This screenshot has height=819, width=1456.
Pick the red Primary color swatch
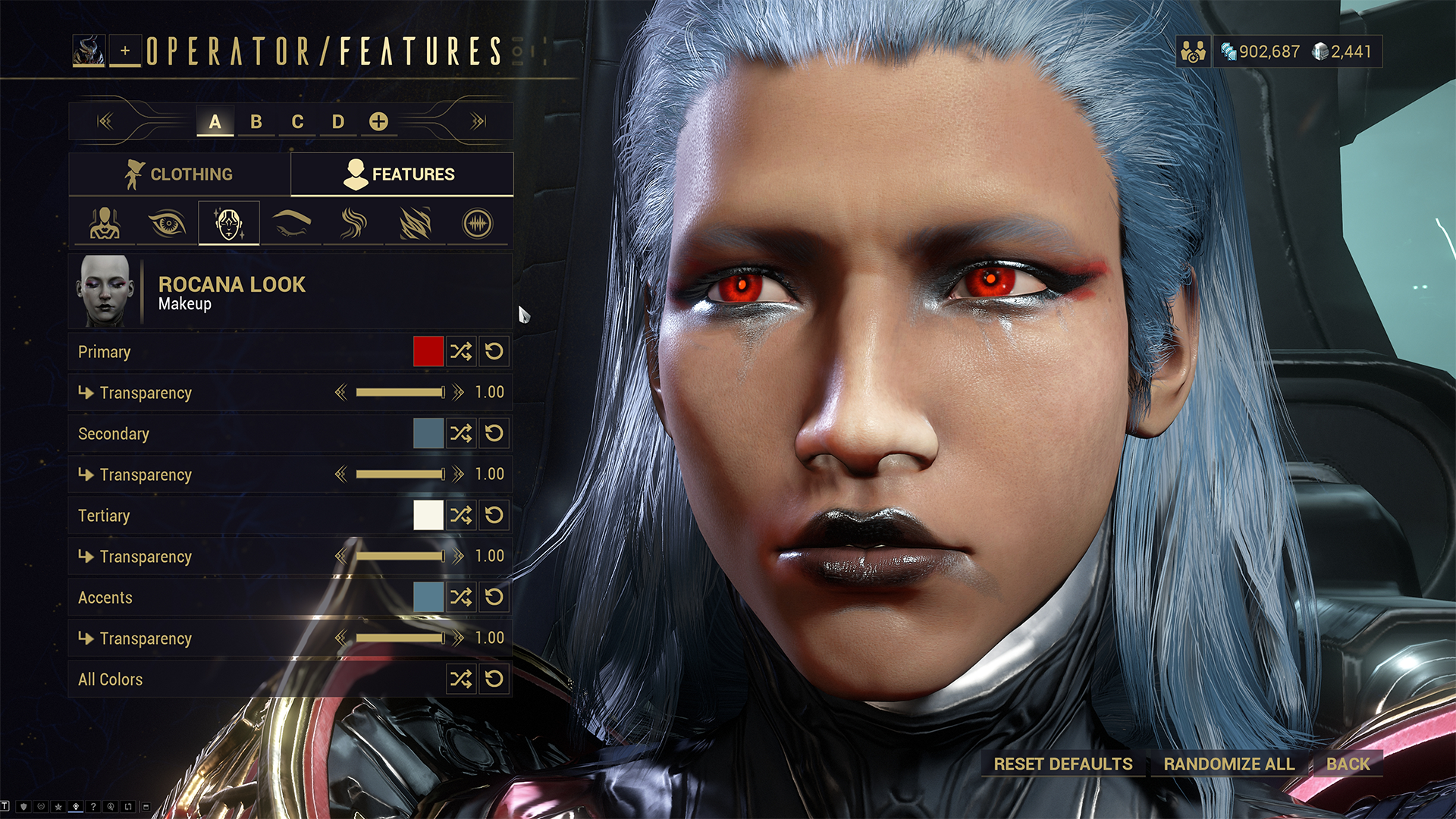[428, 351]
